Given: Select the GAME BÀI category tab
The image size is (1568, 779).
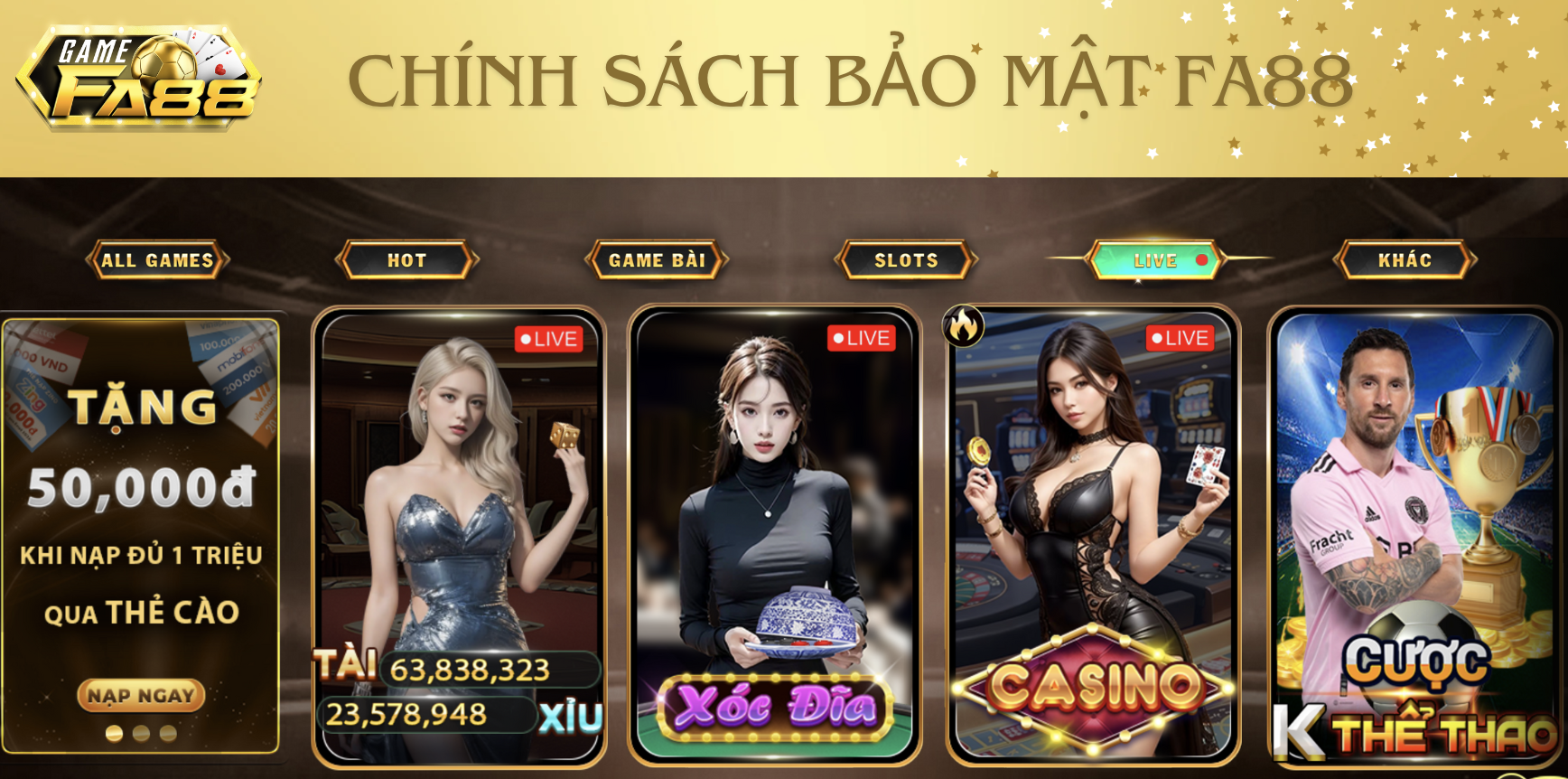Looking at the screenshot, I should pyautogui.click(x=657, y=260).
